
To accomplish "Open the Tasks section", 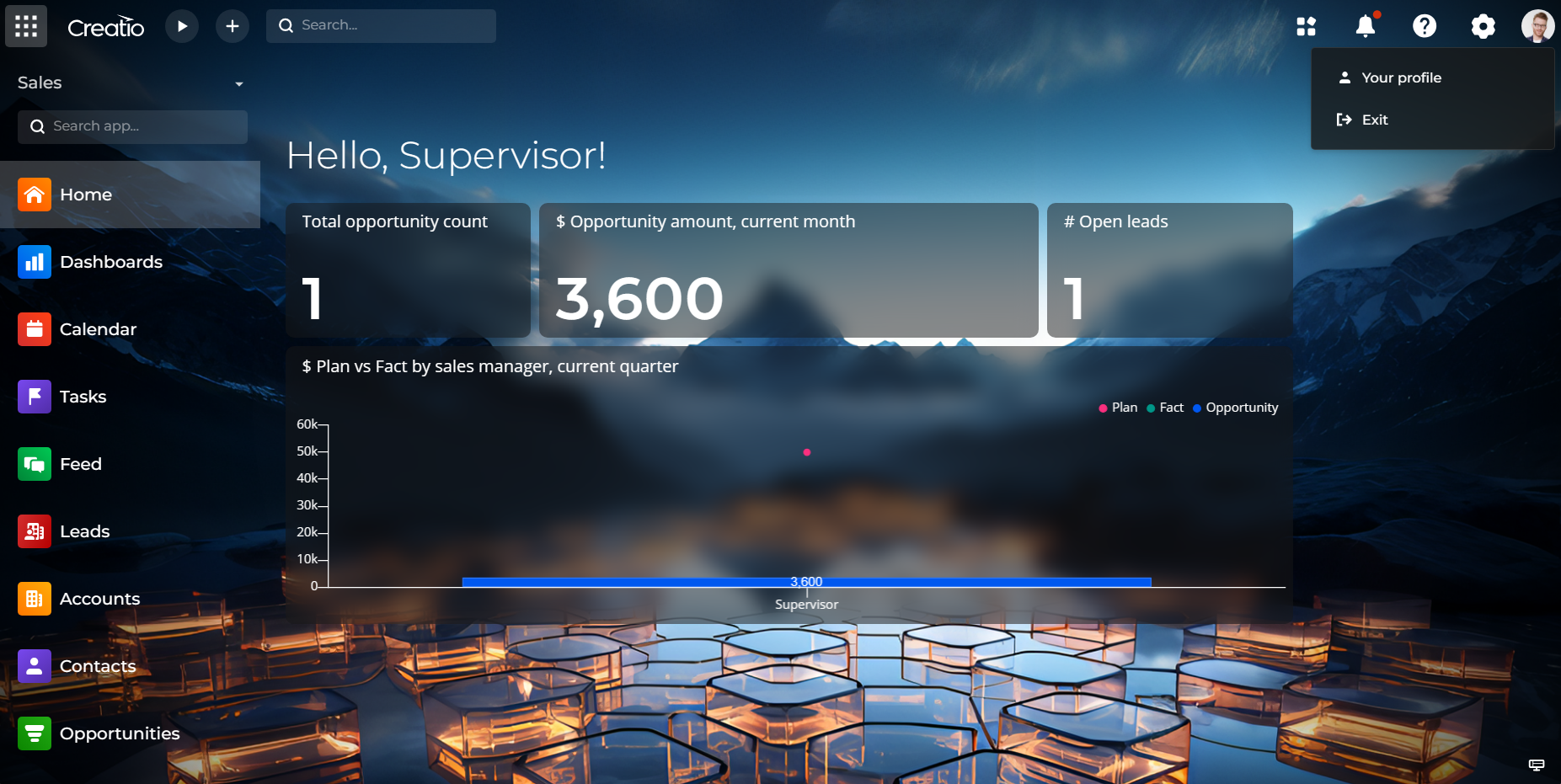I will [83, 397].
